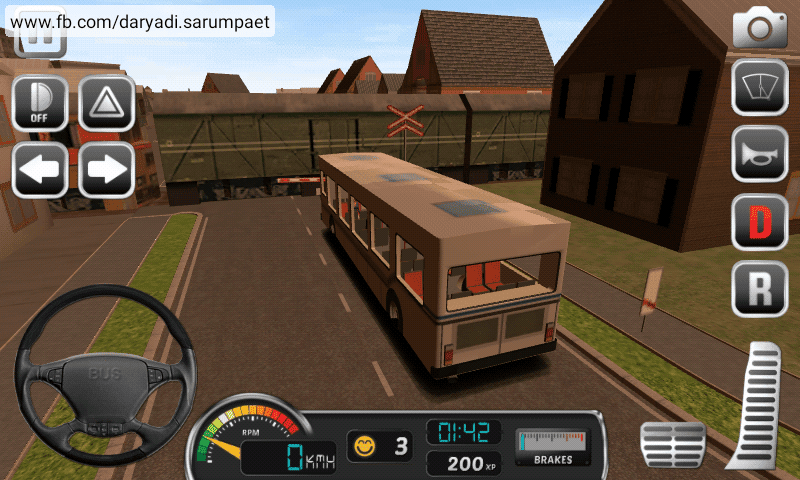Toggle the headlights OFF button
Viewport: 800px width, 480px height.
(39, 102)
